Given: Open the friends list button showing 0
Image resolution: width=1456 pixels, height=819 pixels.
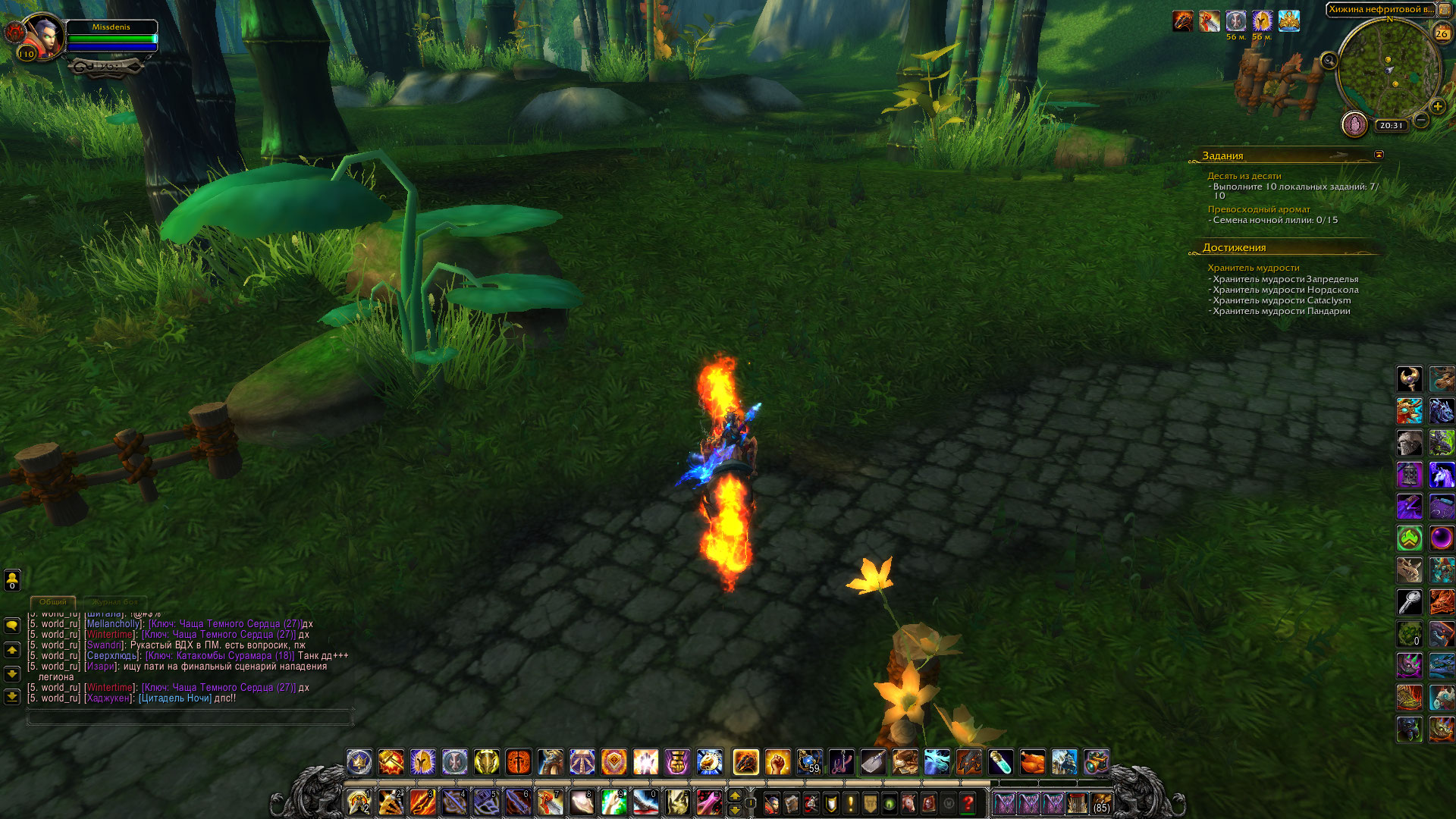Looking at the screenshot, I should [x=12, y=580].
